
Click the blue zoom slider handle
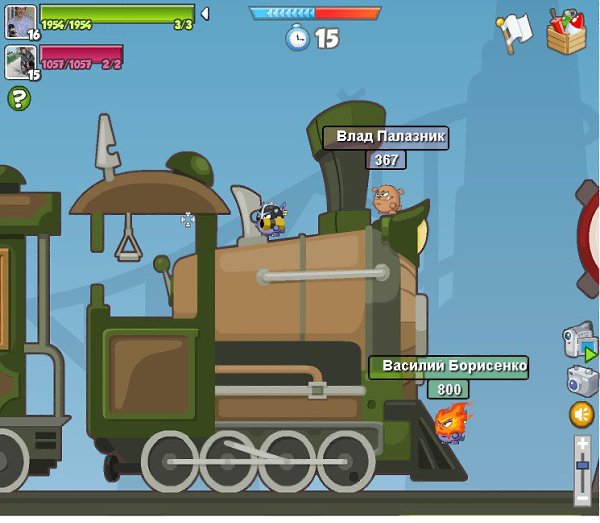coord(582,465)
